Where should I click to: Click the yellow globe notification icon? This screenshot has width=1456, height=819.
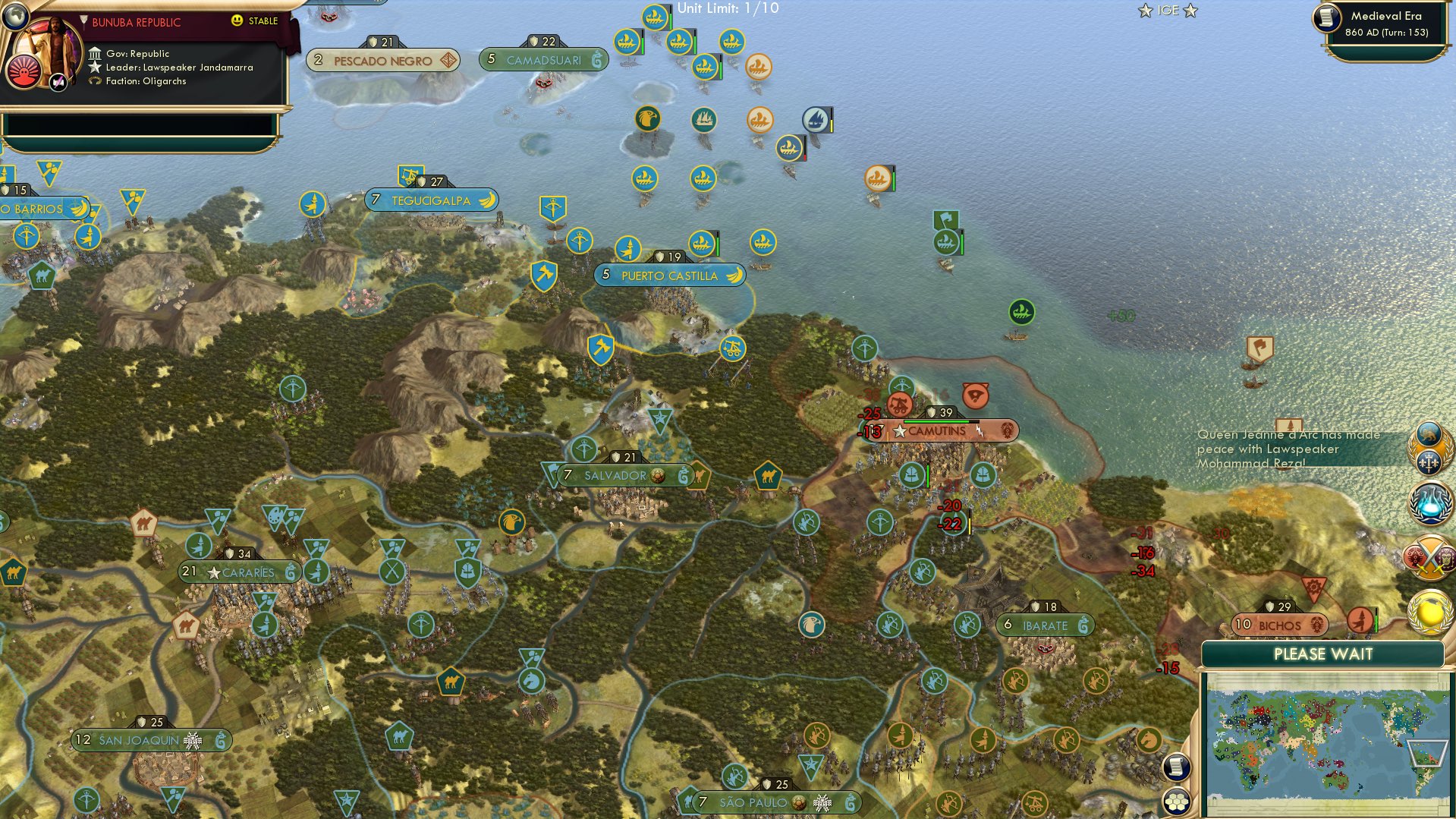tap(1428, 612)
